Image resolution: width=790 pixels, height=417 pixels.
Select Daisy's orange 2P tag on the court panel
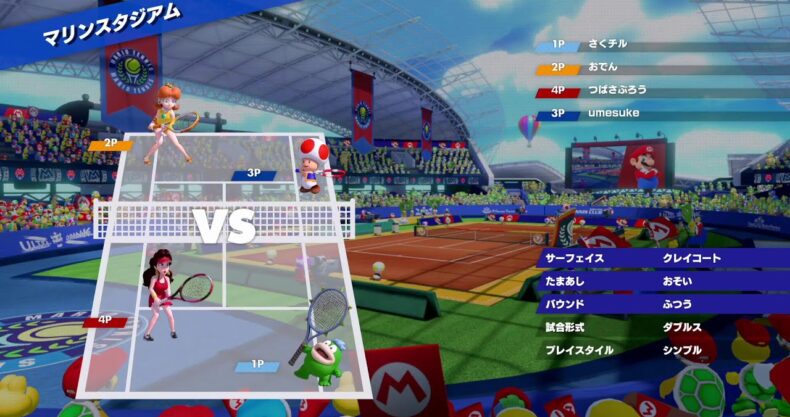(x=109, y=145)
